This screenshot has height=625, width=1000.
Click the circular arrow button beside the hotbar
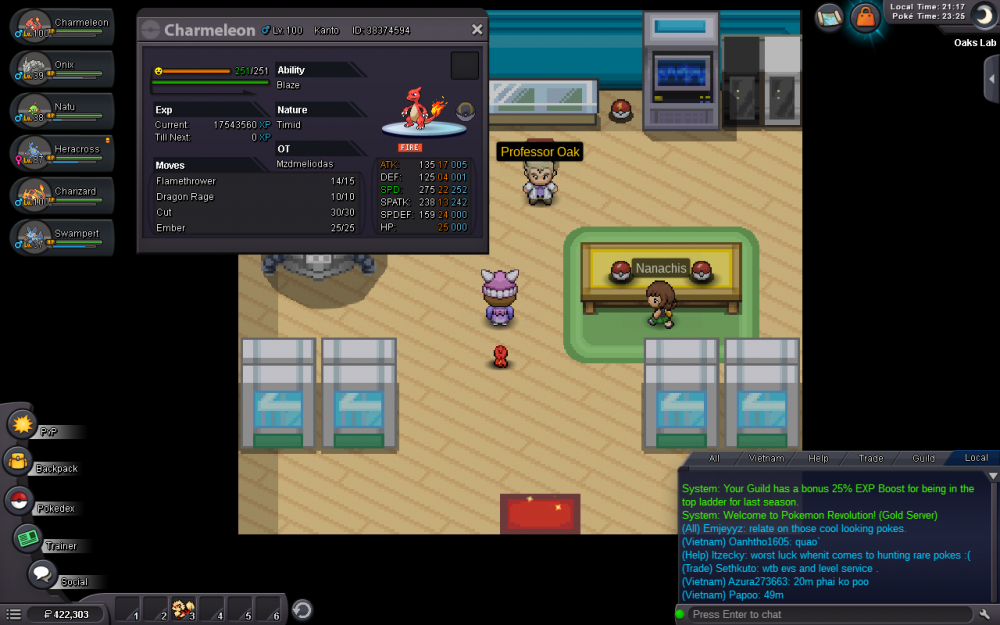302,609
